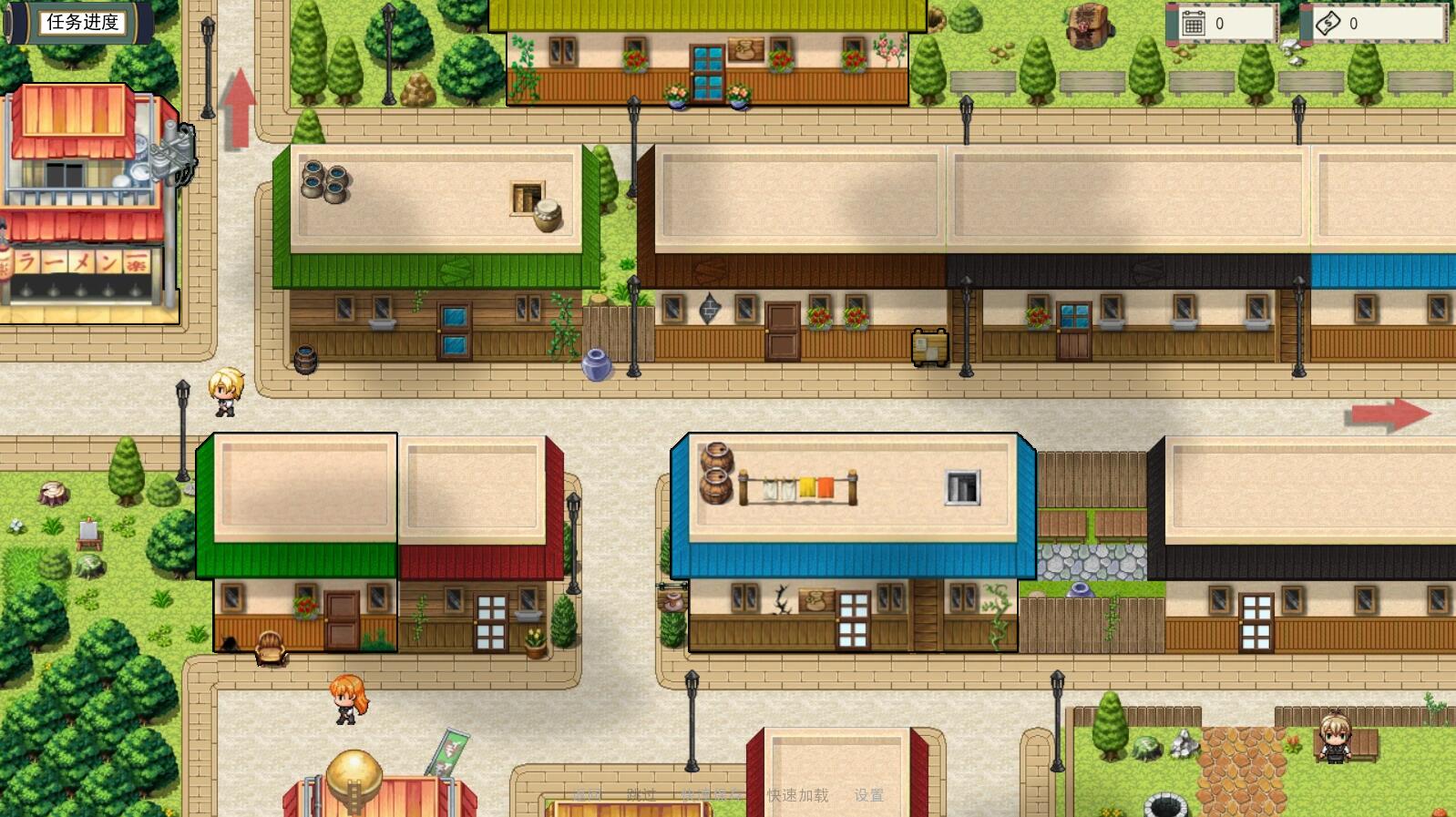Open the 任务进度 quest progress panel
This screenshot has width=1456, height=817.
(x=82, y=23)
